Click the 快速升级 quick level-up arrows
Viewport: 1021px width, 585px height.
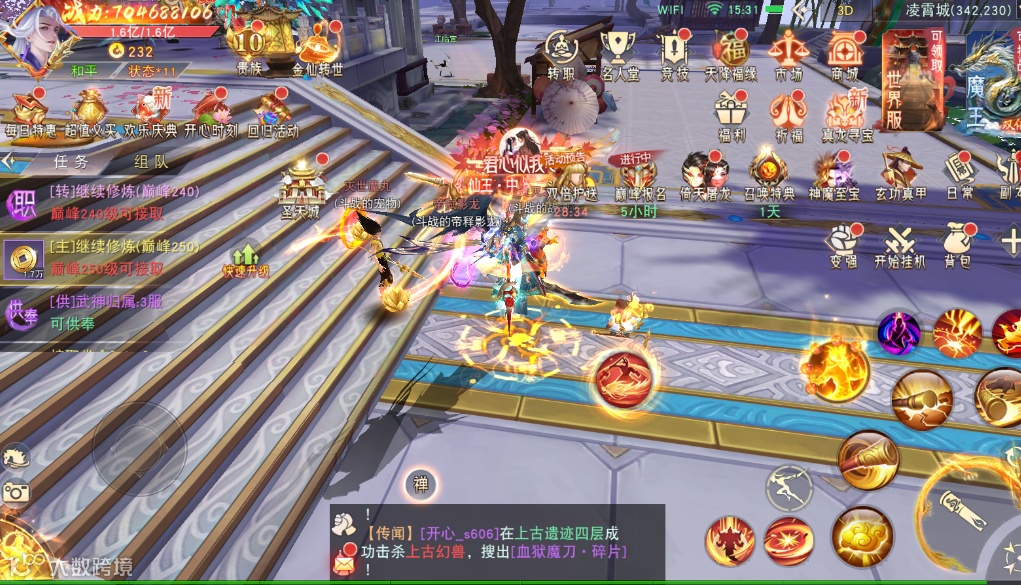point(245,259)
